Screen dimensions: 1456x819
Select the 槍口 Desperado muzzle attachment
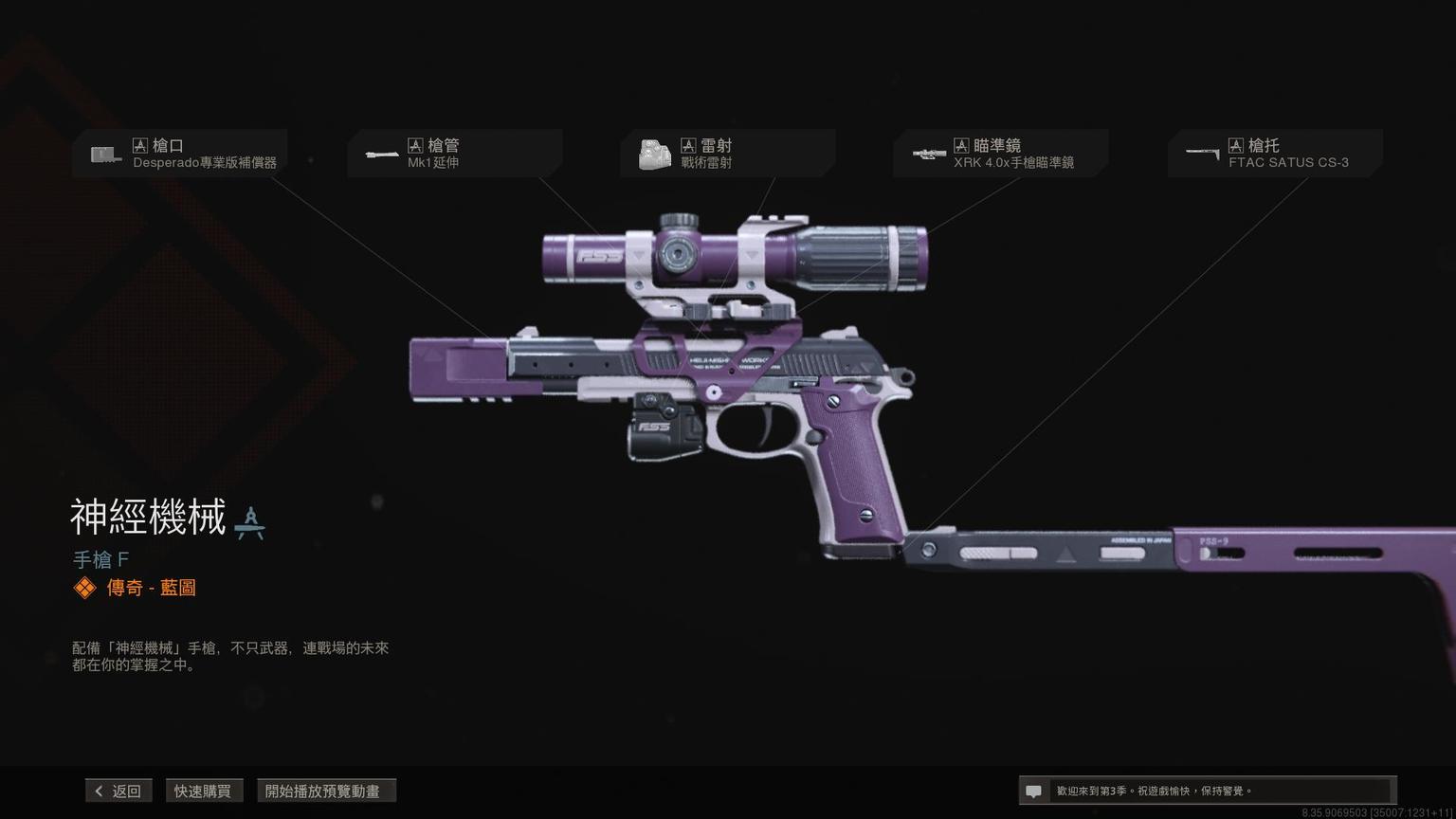click(x=180, y=154)
